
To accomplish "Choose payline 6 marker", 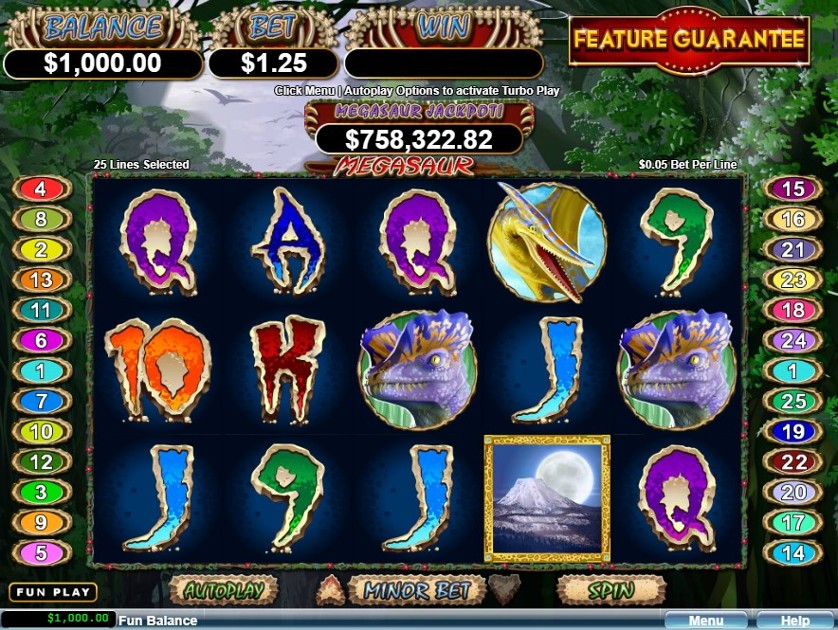I will point(41,341).
